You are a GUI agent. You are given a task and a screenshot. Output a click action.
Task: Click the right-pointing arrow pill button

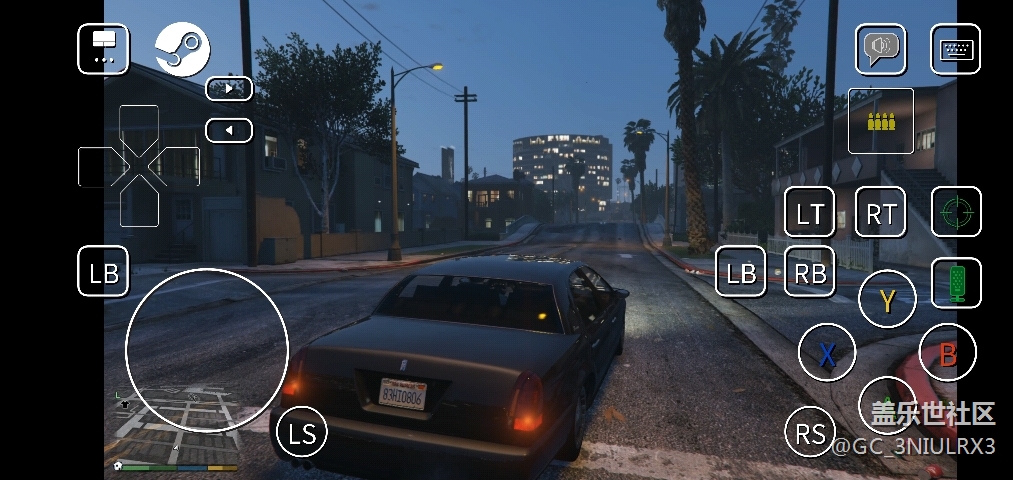(x=229, y=88)
